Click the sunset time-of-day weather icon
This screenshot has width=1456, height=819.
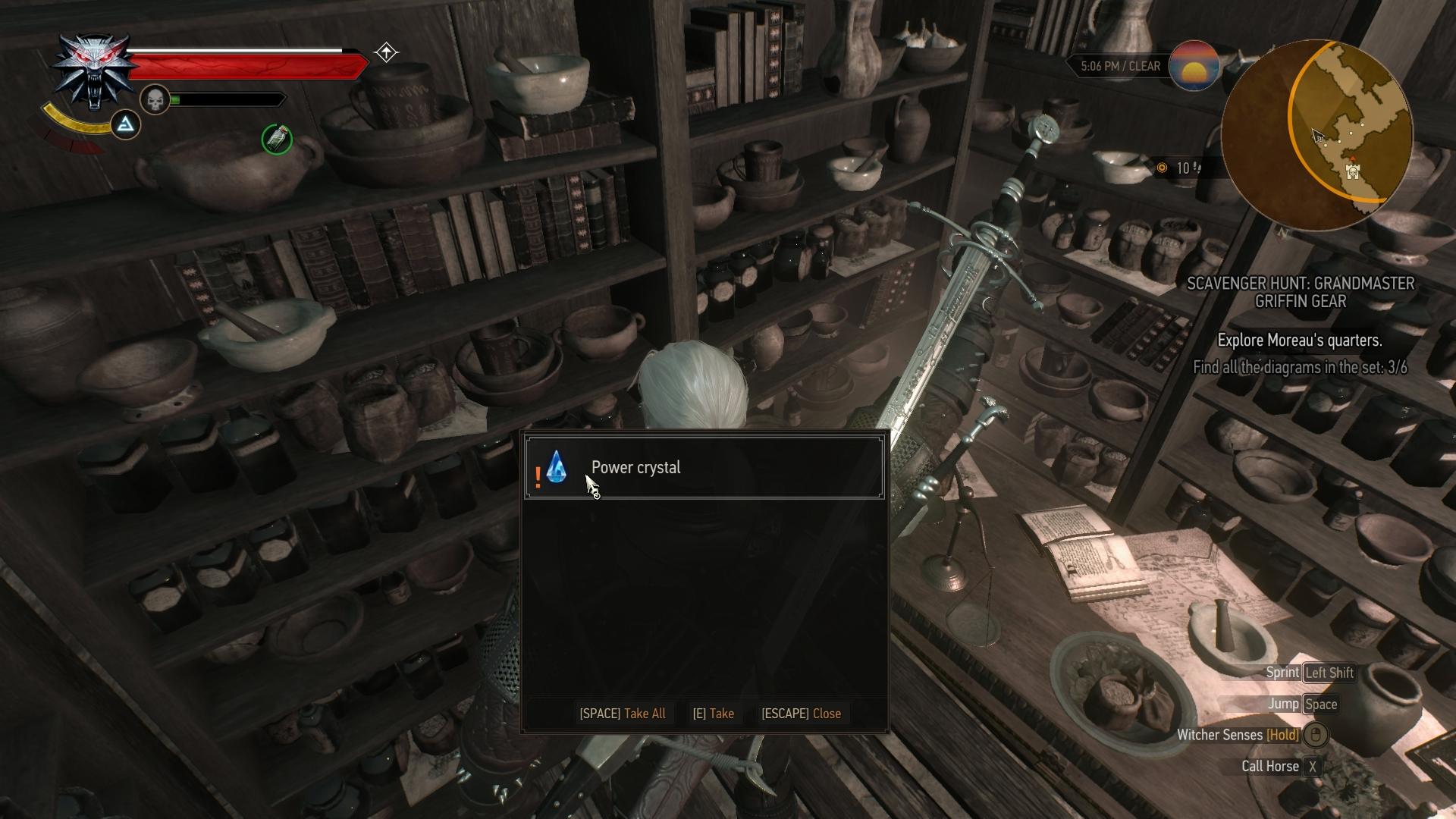pyautogui.click(x=1194, y=67)
